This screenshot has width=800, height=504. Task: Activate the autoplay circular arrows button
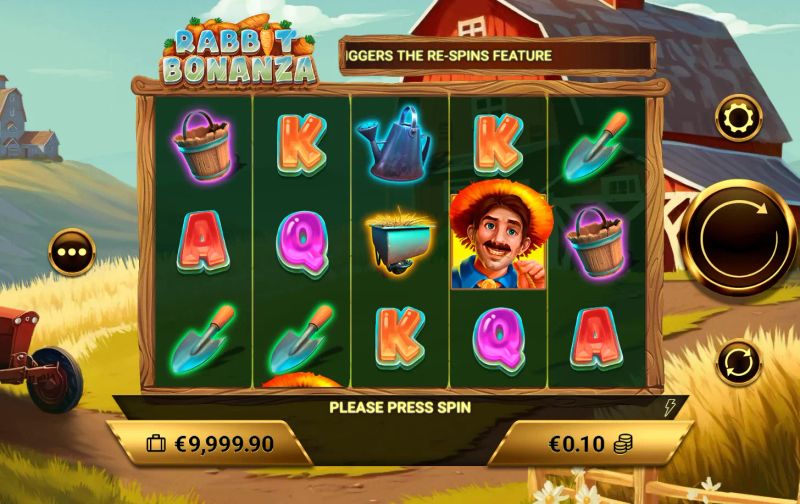coord(739,360)
